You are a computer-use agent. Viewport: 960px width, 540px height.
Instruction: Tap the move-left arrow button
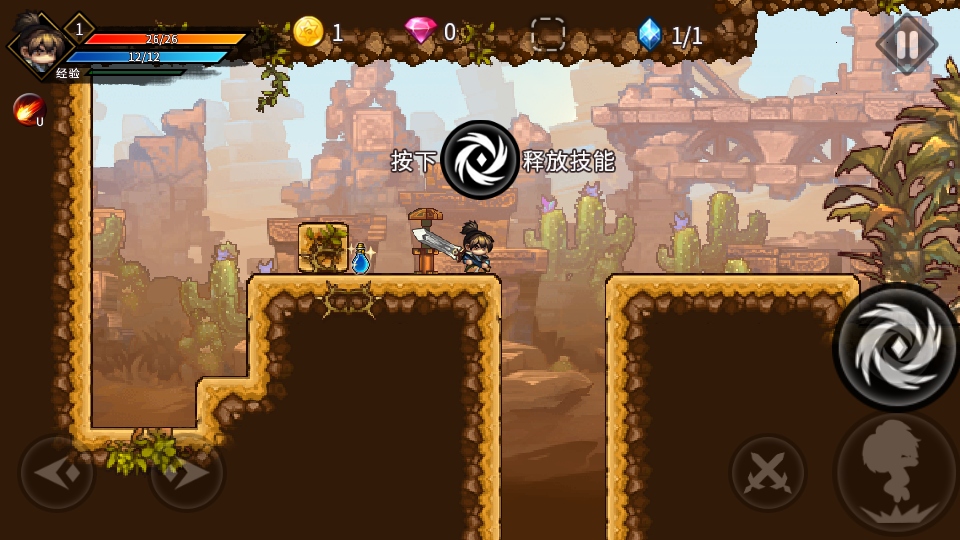point(57,473)
